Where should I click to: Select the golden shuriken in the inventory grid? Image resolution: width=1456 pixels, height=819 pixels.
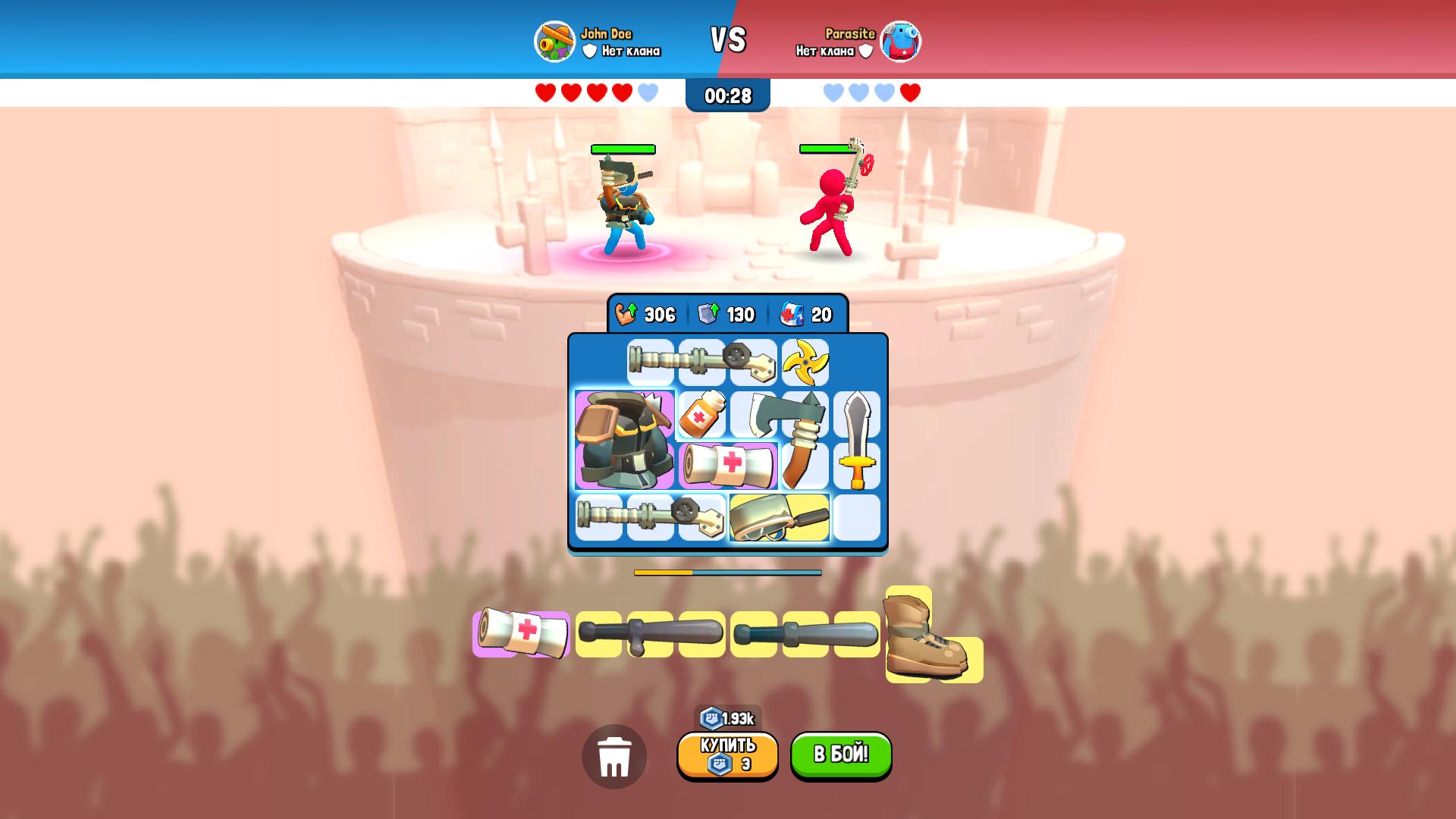(806, 362)
